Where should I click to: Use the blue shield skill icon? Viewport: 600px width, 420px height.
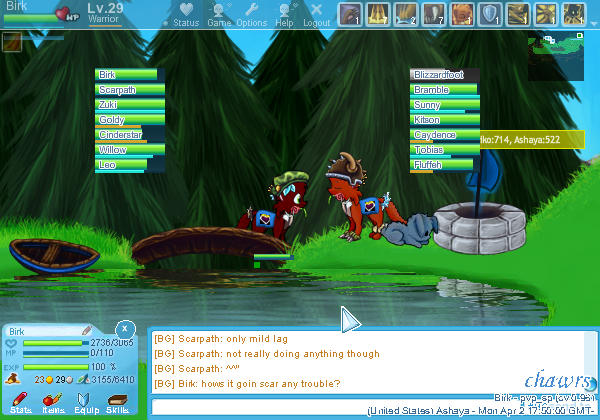point(490,14)
